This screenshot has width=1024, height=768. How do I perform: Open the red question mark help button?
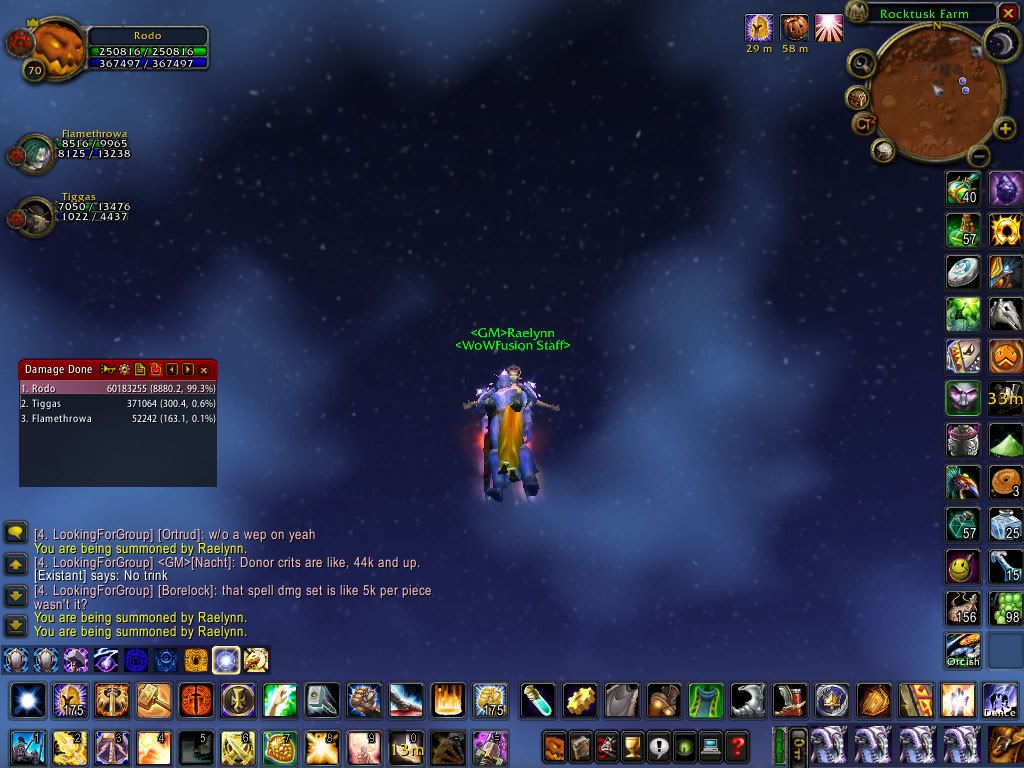[737, 745]
